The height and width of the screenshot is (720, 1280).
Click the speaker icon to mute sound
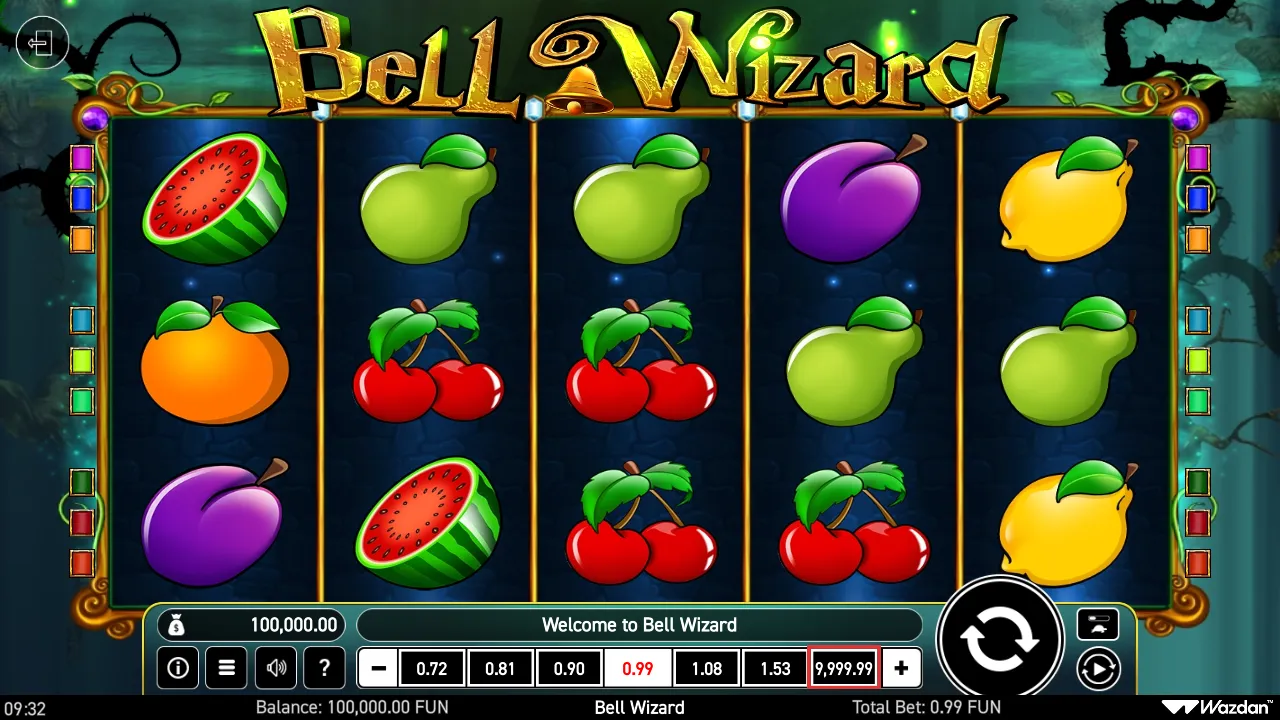[275, 668]
